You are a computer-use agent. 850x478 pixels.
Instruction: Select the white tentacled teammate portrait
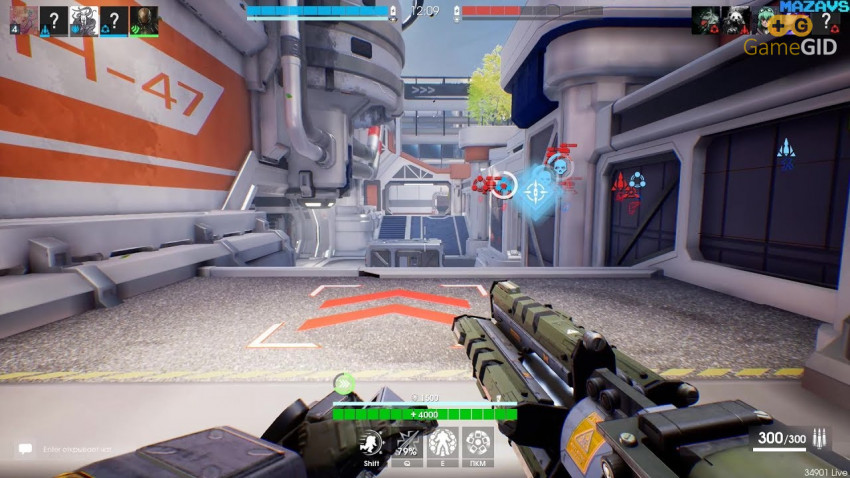click(x=83, y=20)
